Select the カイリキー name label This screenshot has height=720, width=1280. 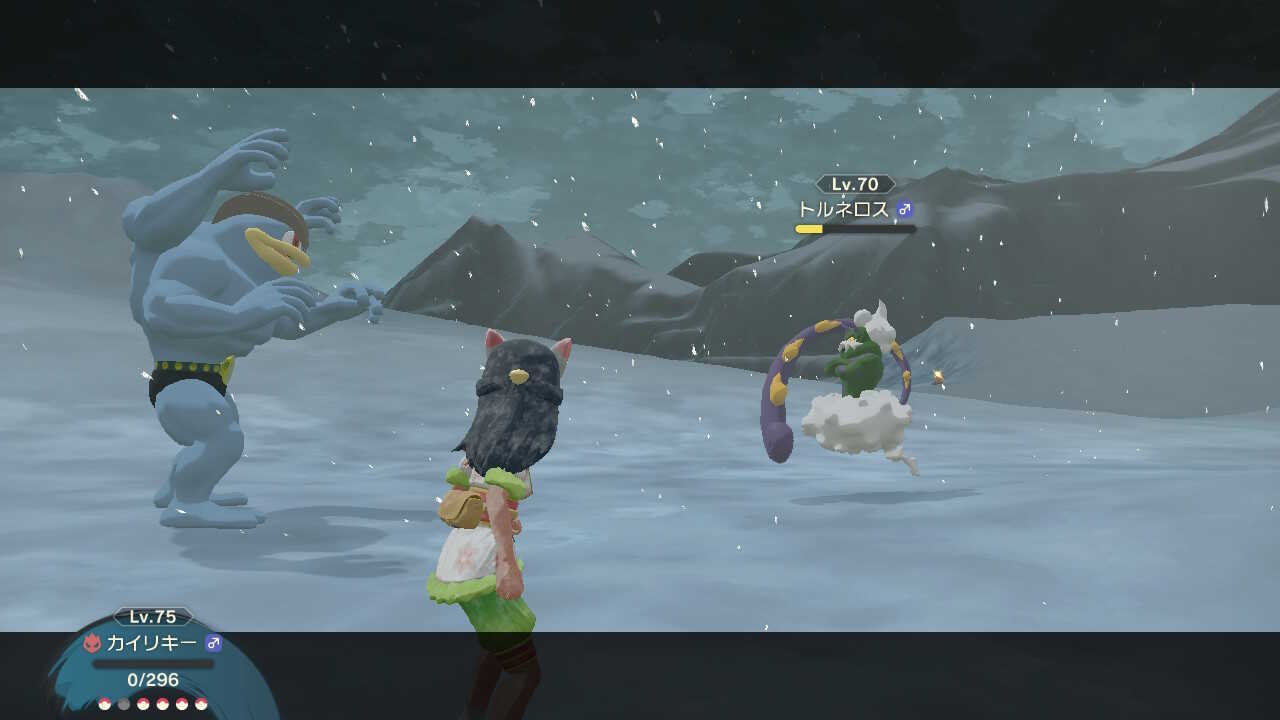(152, 642)
